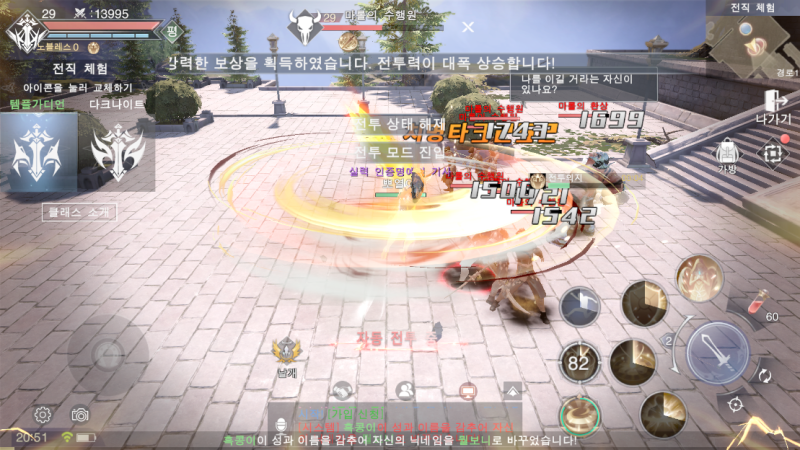This screenshot has height=450, width=800.
Task: Activate the crosshair target lock button
Action: [x=736, y=404]
